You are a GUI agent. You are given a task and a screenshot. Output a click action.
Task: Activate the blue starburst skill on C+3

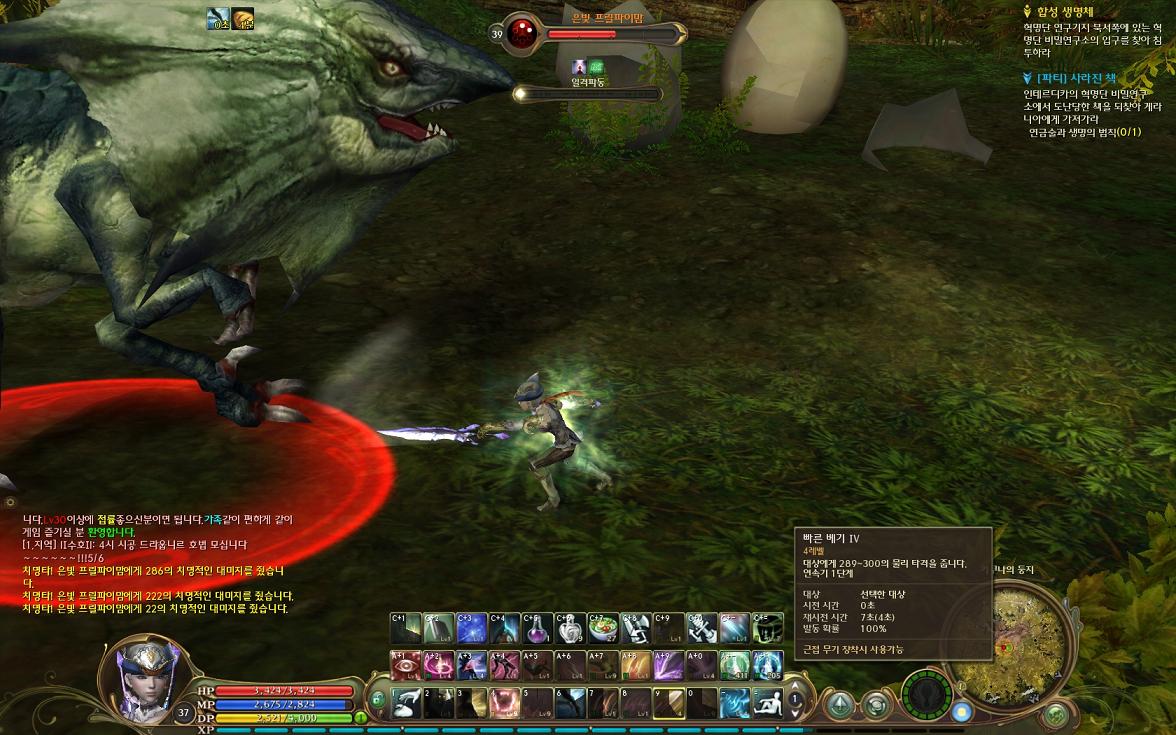pos(471,628)
